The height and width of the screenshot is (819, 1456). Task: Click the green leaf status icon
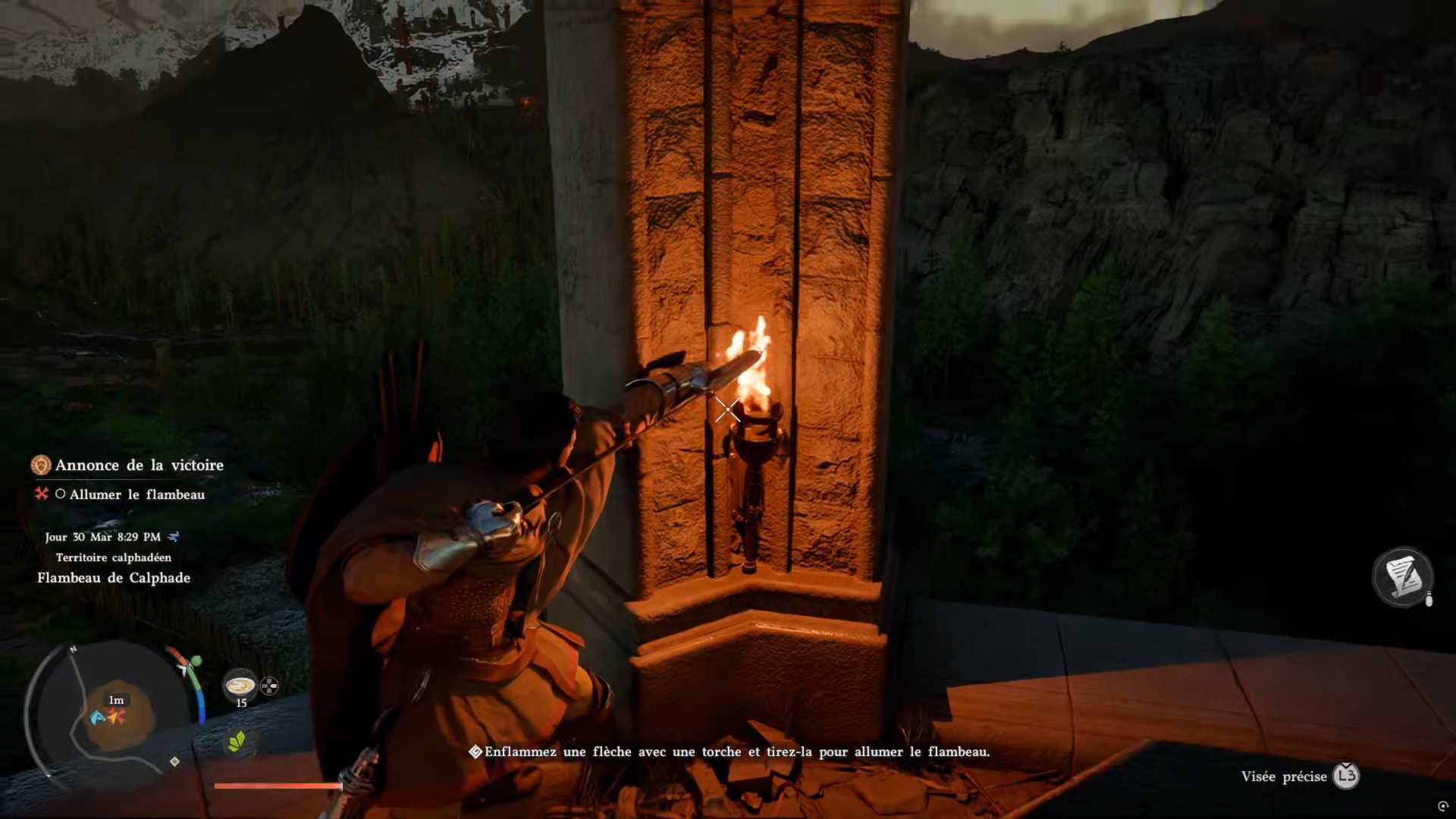click(x=237, y=741)
